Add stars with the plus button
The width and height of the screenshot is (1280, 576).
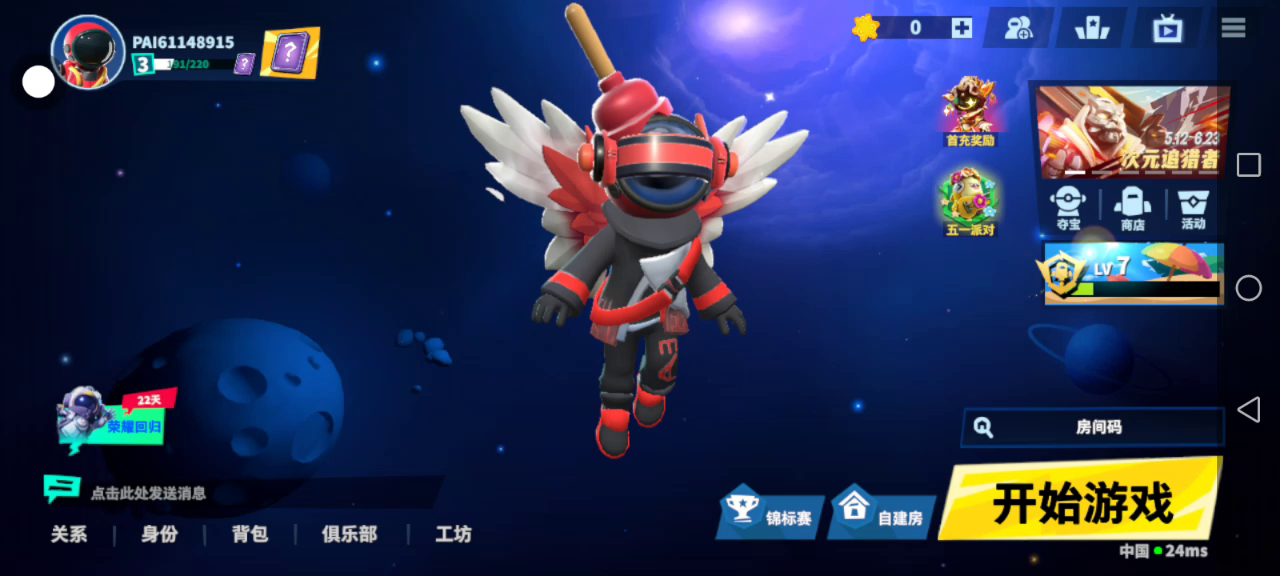961,28
